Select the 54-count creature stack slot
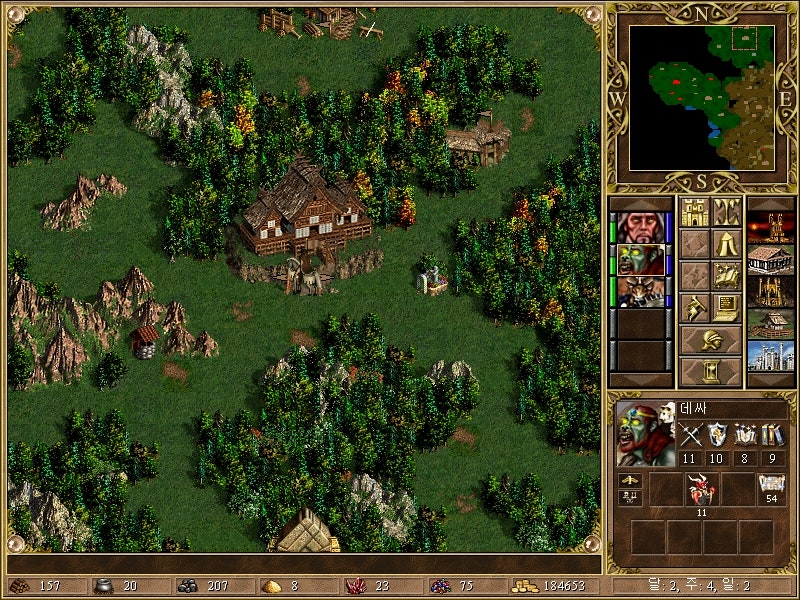This screenshot has height=600, width=800. point(771,489)
